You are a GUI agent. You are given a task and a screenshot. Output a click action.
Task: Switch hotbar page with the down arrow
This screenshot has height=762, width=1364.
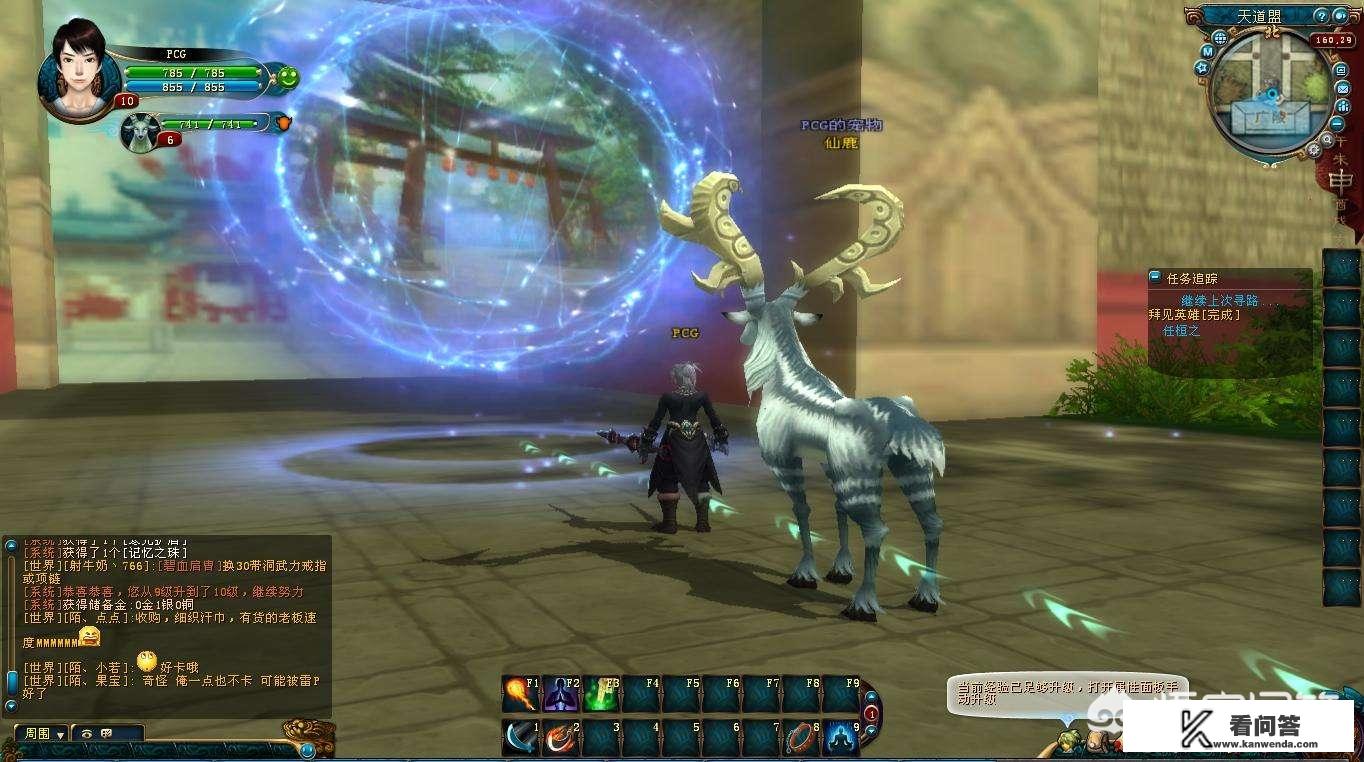871,733
